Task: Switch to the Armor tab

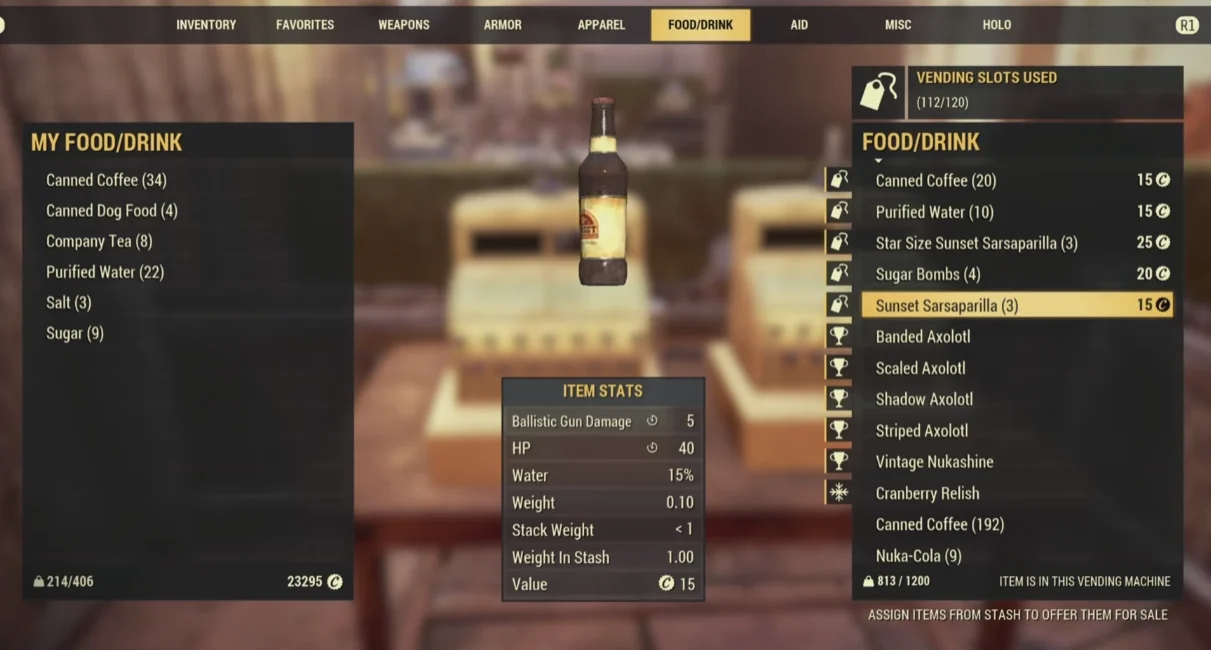Action: [x=502, y=25]
